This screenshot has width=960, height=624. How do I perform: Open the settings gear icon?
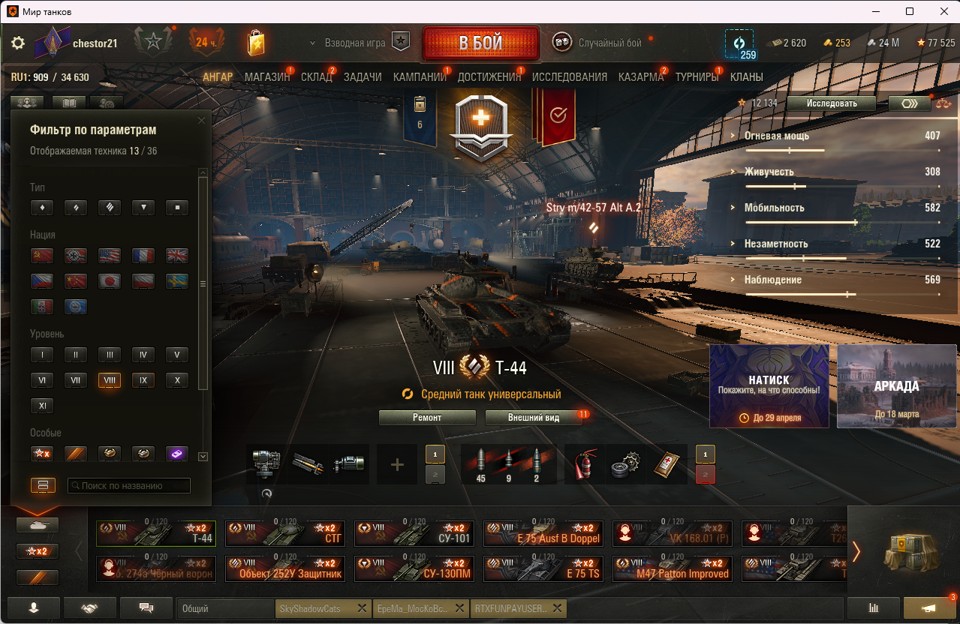17,43
